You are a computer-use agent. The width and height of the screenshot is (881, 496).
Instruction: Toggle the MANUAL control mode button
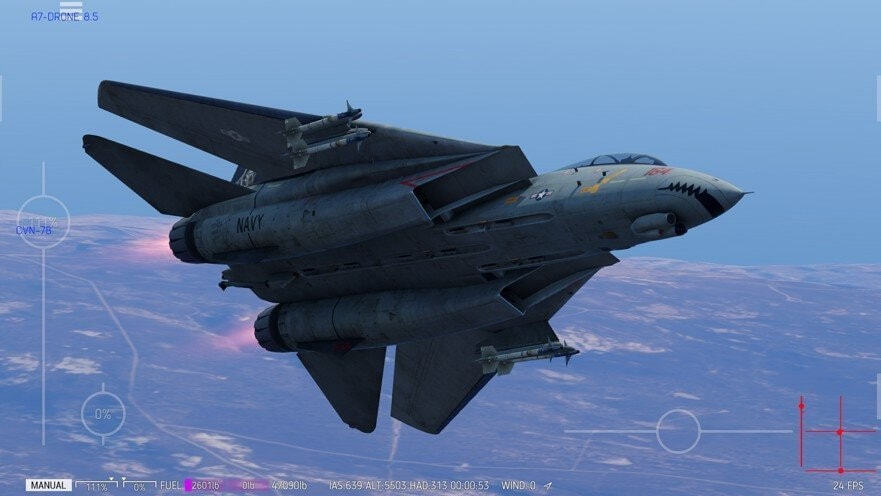pyautogui.click(x=48, y=485)
